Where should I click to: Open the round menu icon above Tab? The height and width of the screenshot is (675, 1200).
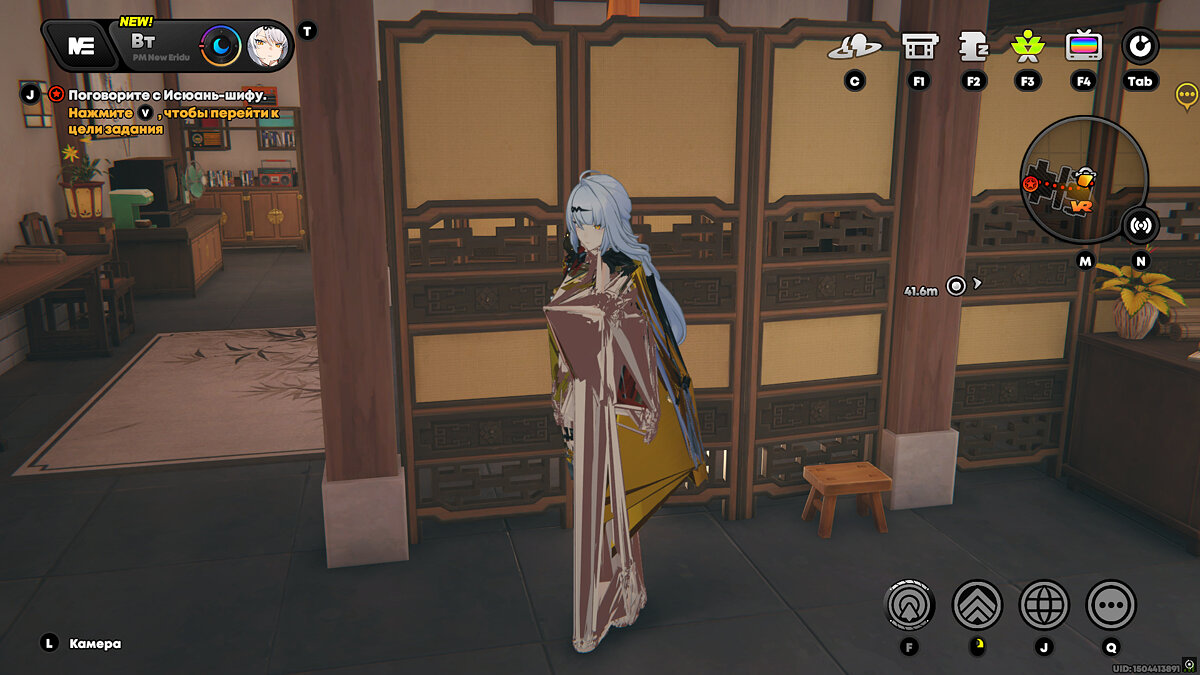coord(1139,46)
